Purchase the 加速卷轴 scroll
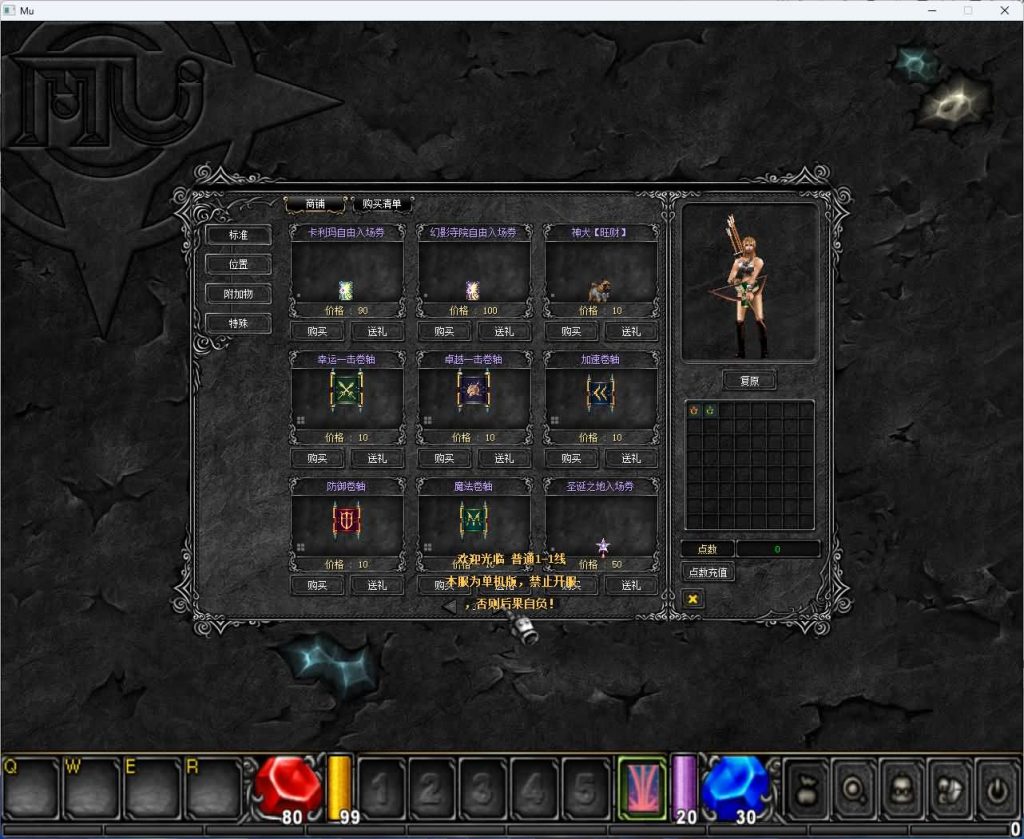The image size is (1024, 839). click(571, 458)
